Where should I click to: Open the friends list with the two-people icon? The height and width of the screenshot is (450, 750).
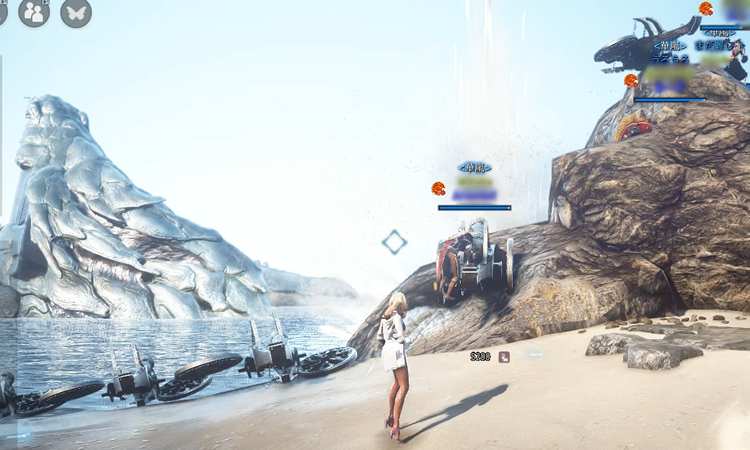pyautogui.click(x=34, y=12)
